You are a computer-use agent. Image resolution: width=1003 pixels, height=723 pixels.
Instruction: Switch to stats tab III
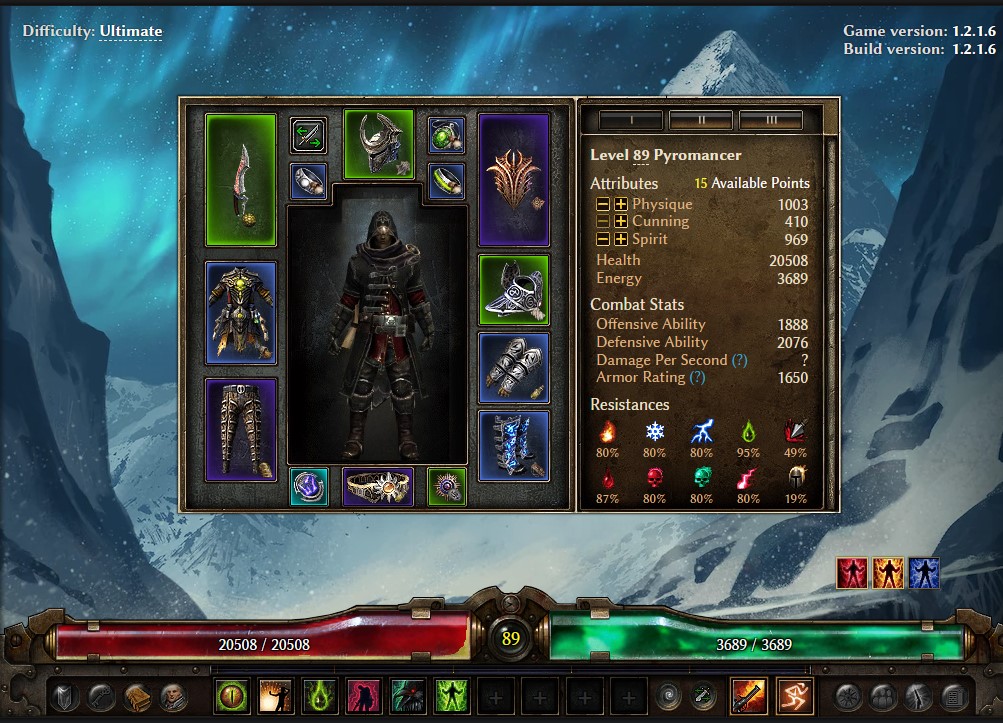(x=771, y=121)
